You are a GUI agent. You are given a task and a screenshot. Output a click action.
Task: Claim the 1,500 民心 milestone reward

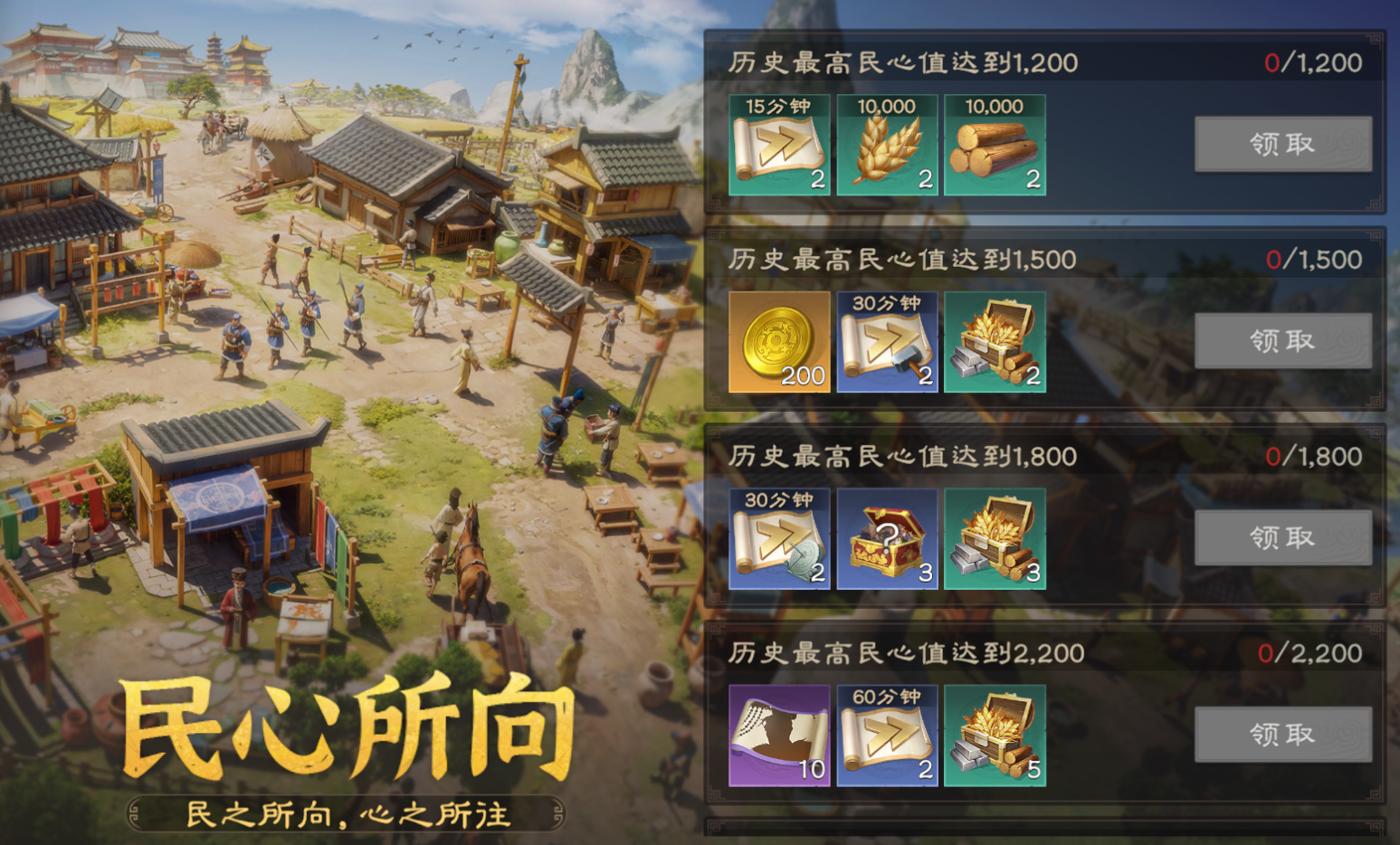[x=1282, y=341]
